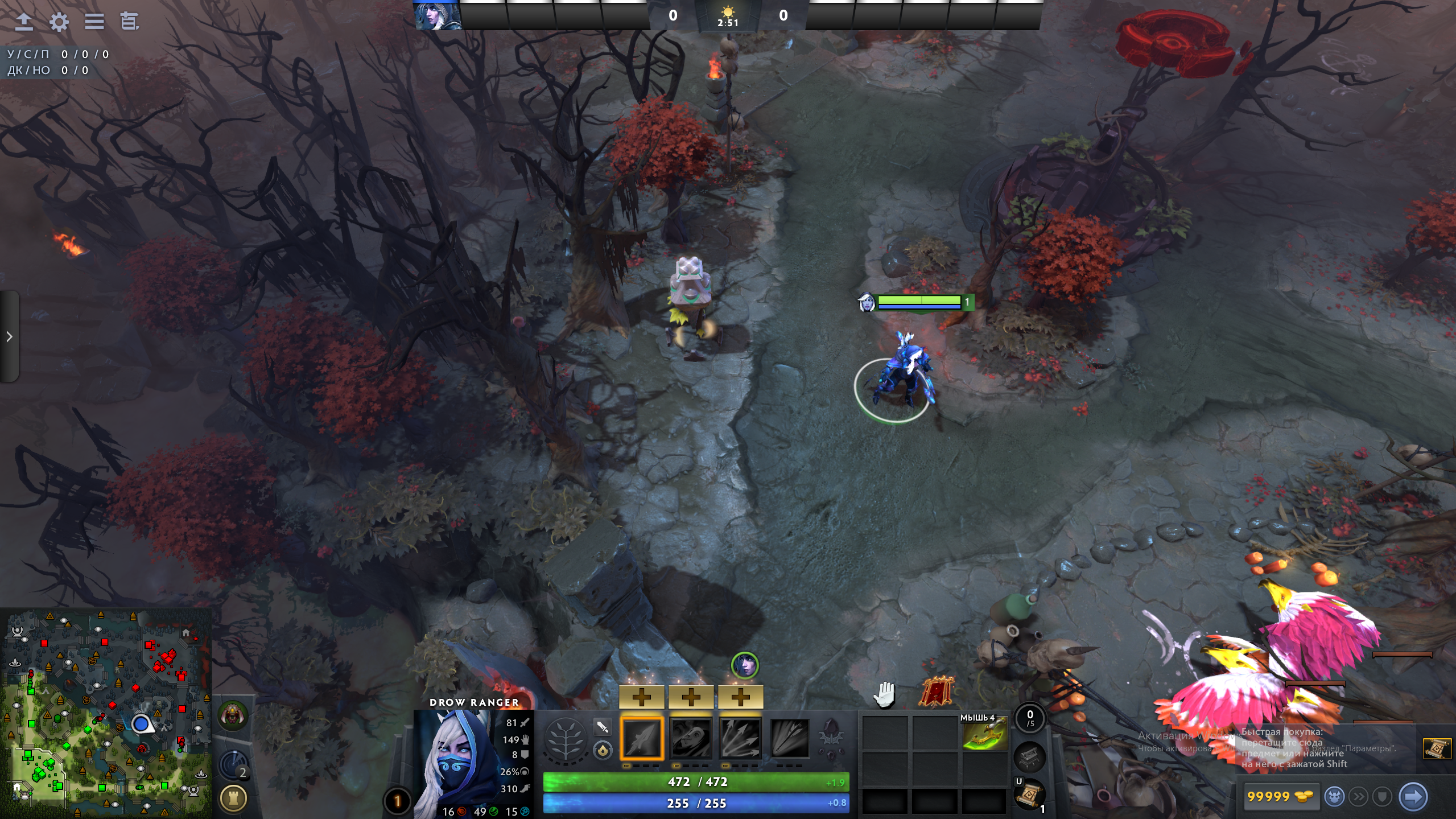Select the Marksmanship ultimate ability icon

tap(789, 738)
